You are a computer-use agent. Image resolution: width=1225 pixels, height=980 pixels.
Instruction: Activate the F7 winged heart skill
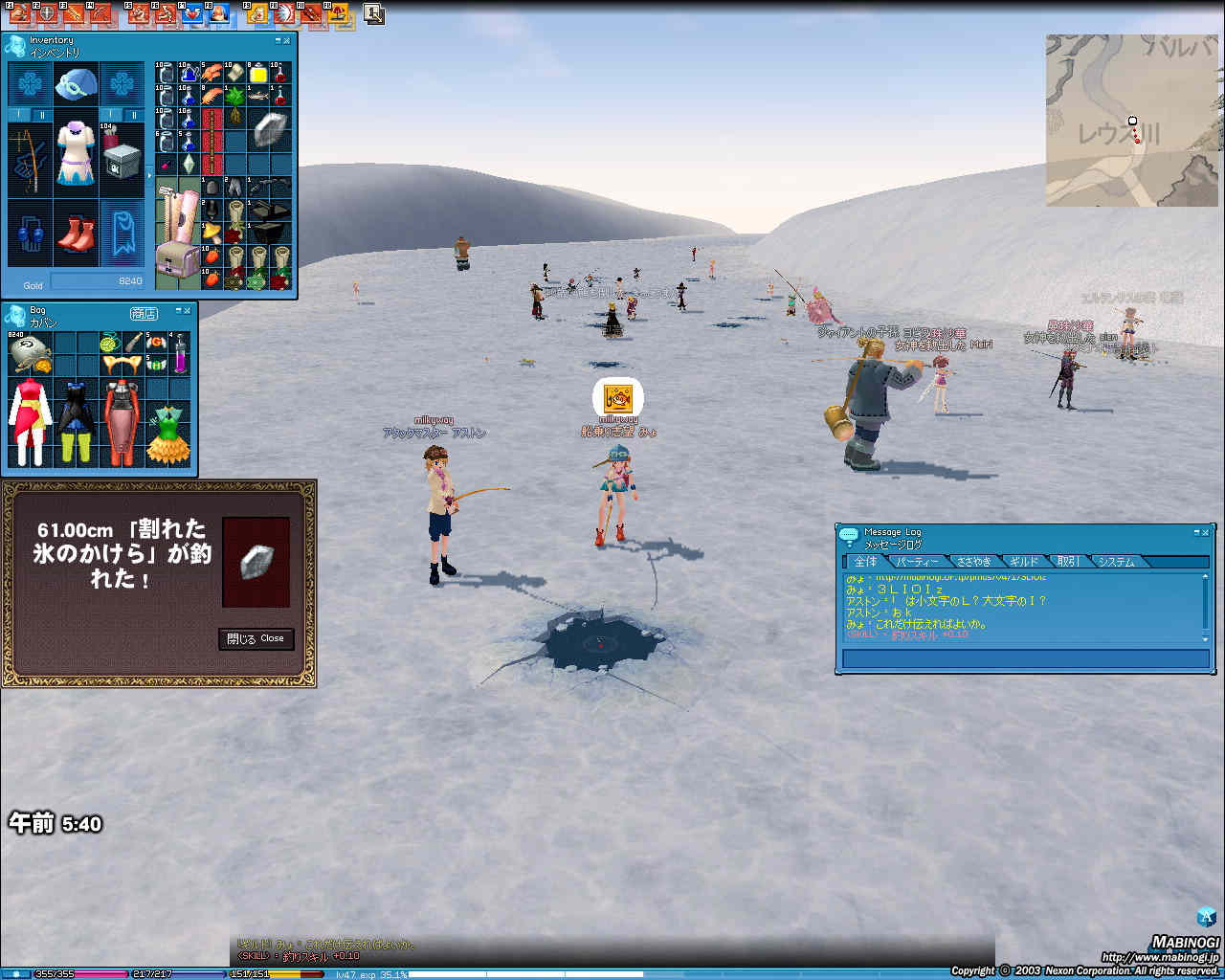[193, 13]
